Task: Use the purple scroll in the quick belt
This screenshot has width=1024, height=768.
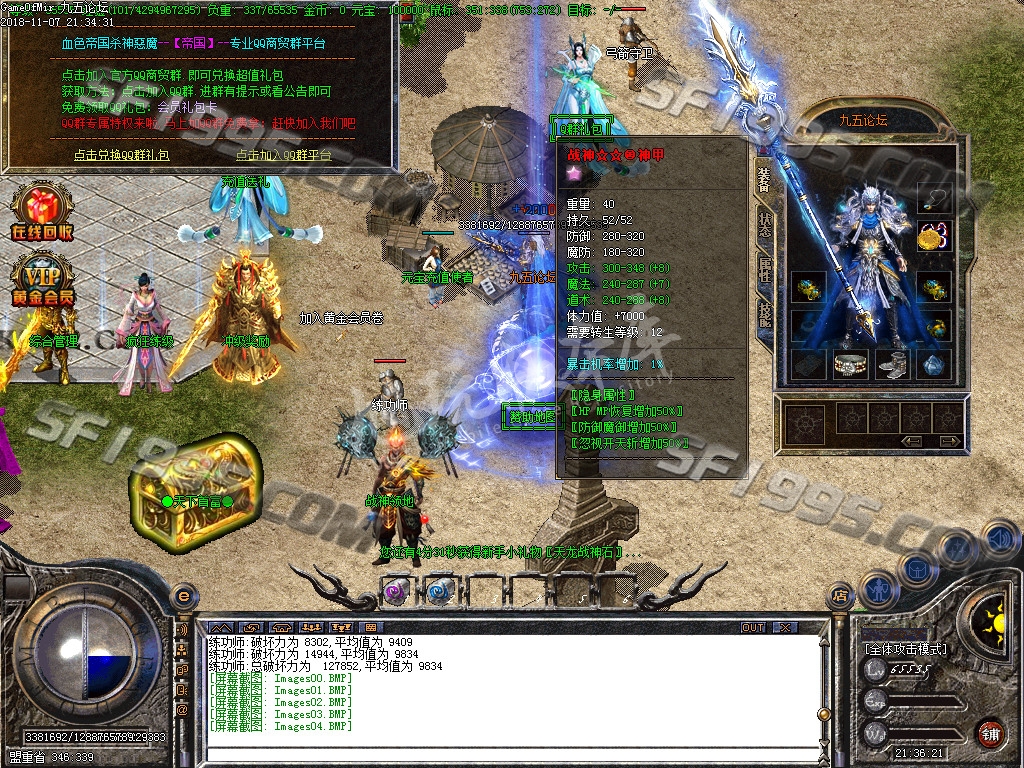Action: (397, 590)
